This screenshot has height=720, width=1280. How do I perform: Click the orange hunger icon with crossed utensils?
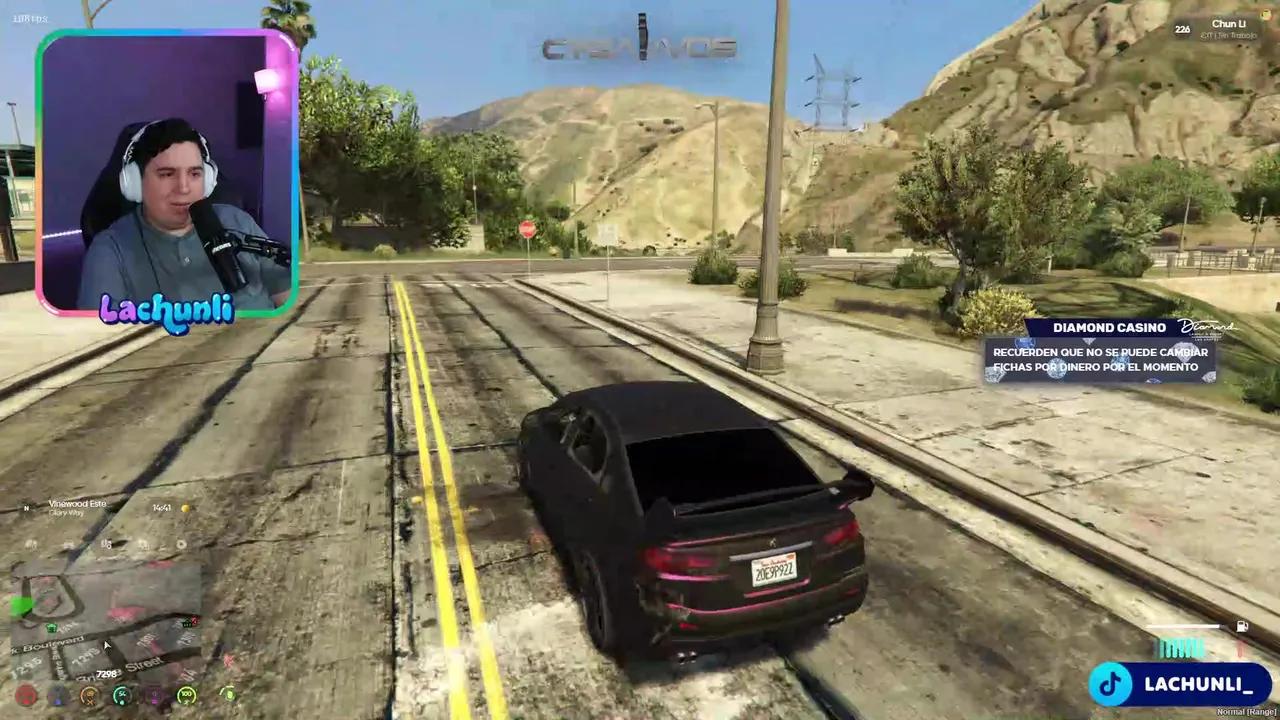89,694
